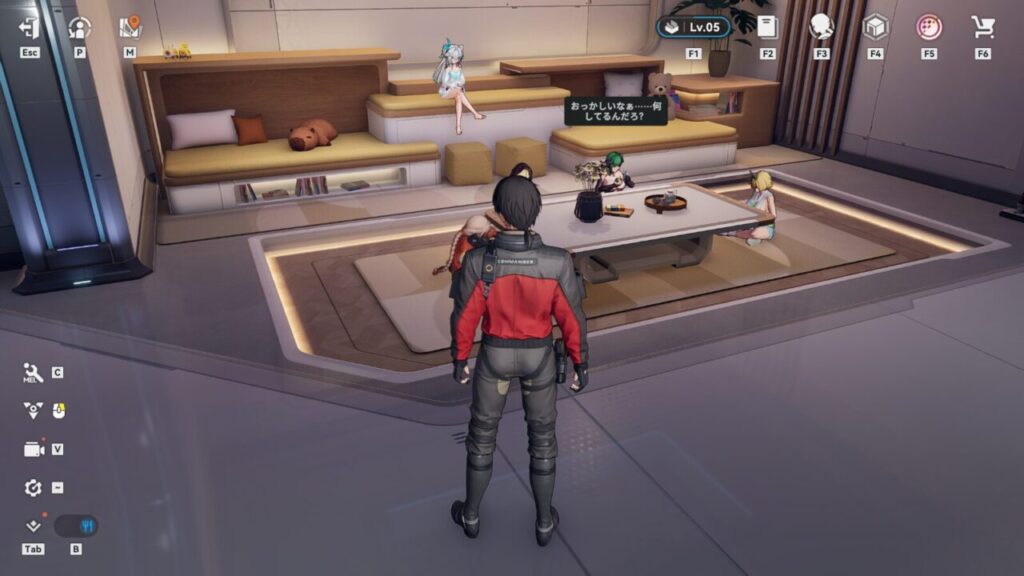Click the exit door icon
Image resolution: width=1024 pixels, height=576 pixels.
[29, 28]
